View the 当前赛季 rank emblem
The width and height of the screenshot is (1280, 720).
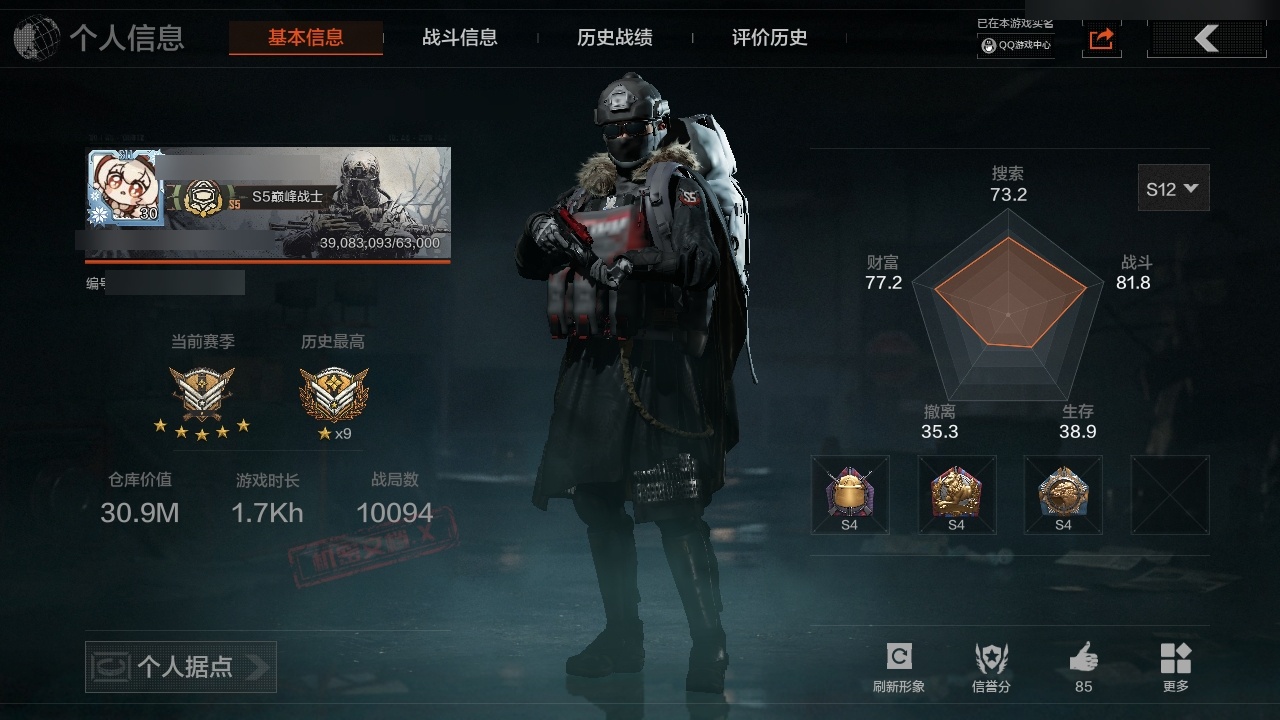coord(202,393)
